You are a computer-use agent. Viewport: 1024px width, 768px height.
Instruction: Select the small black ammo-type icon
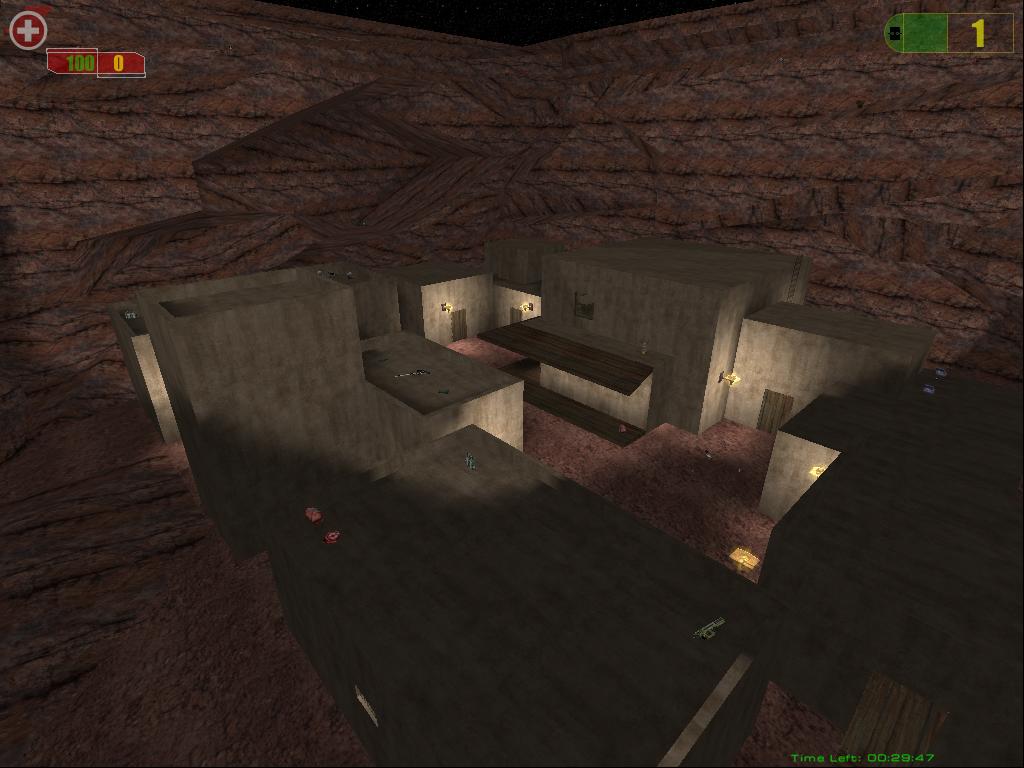click(x=895, y=34)
